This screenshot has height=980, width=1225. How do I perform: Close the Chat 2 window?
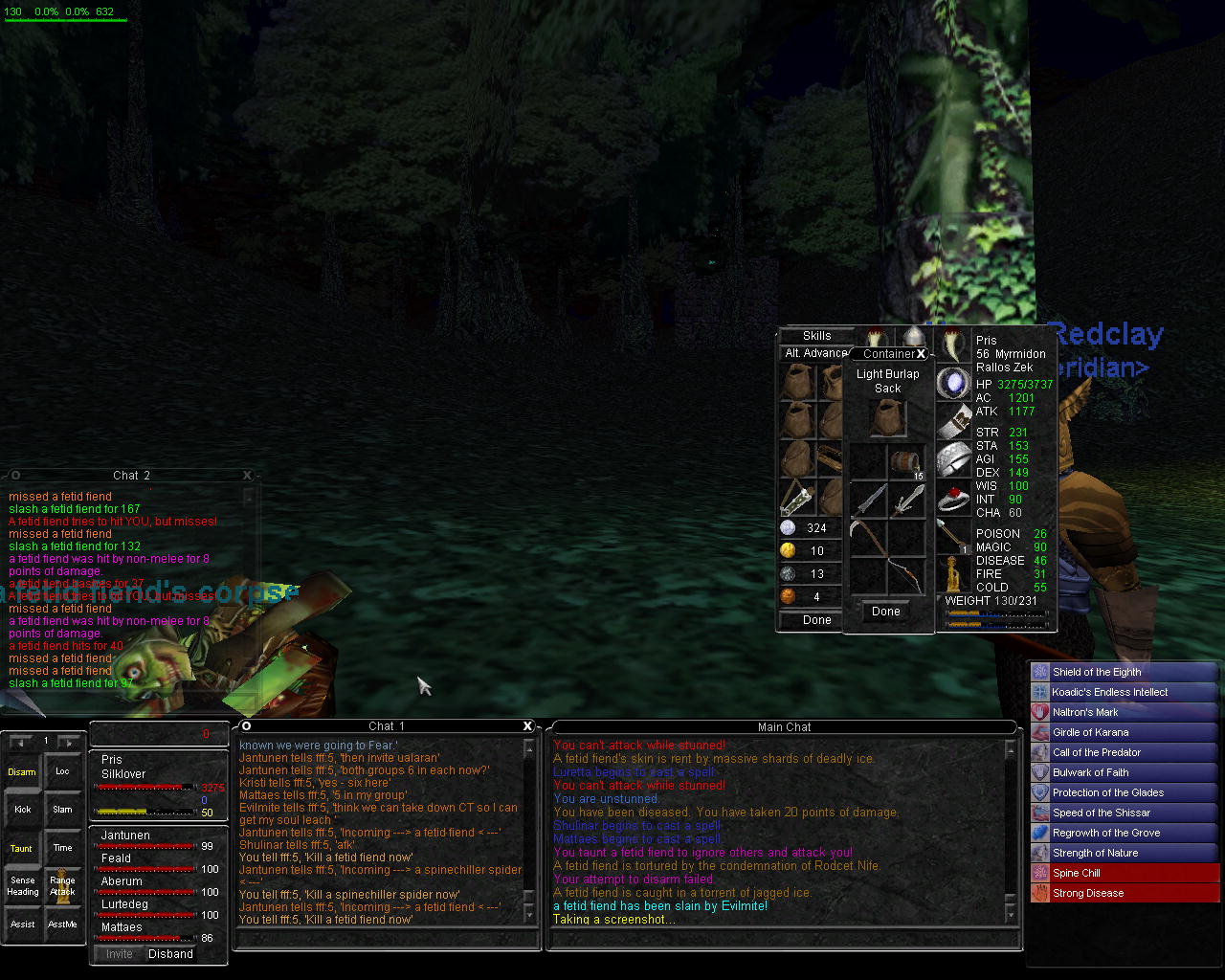[x=247, y=475]
